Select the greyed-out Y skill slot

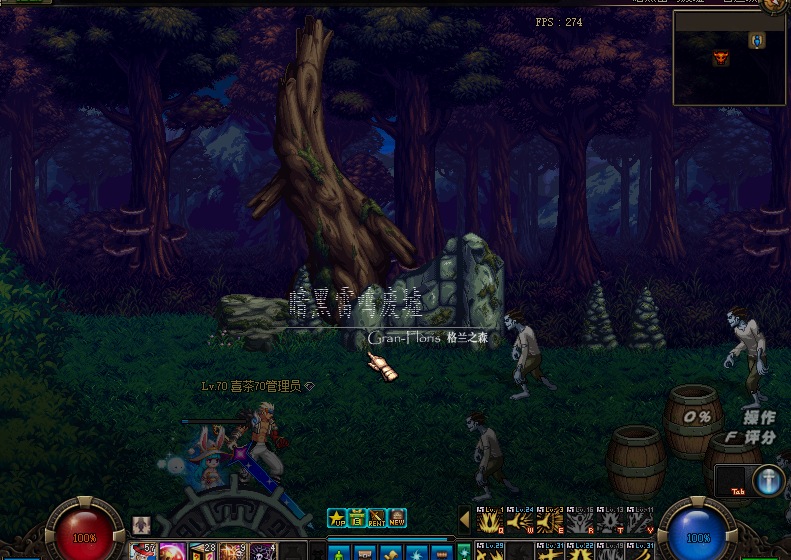click(x=640, y=521)
